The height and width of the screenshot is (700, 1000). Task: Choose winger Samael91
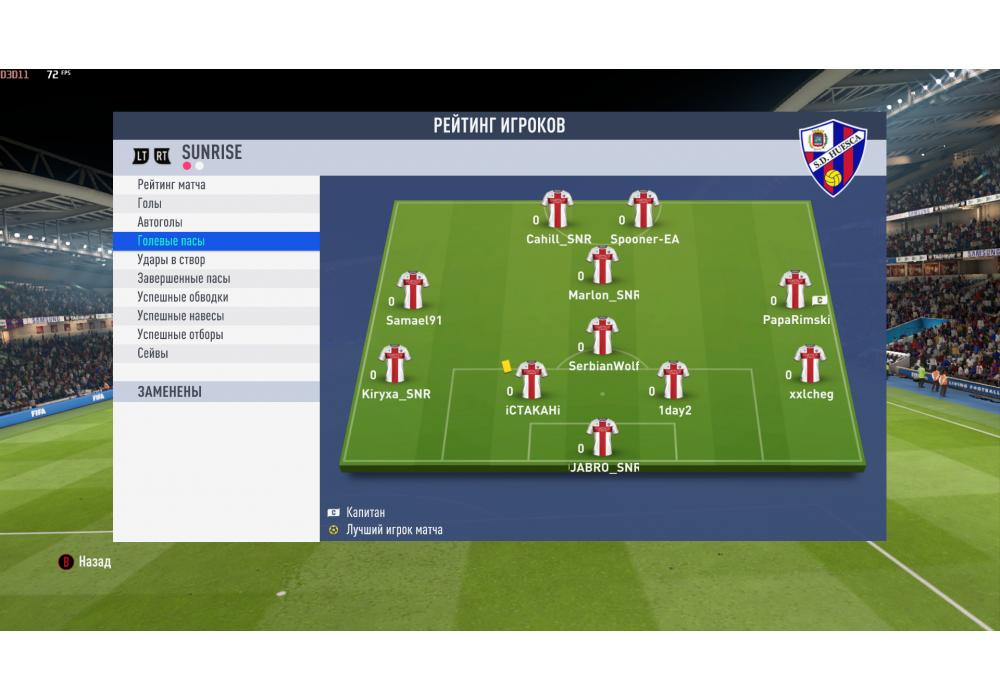tap(413, 291)
